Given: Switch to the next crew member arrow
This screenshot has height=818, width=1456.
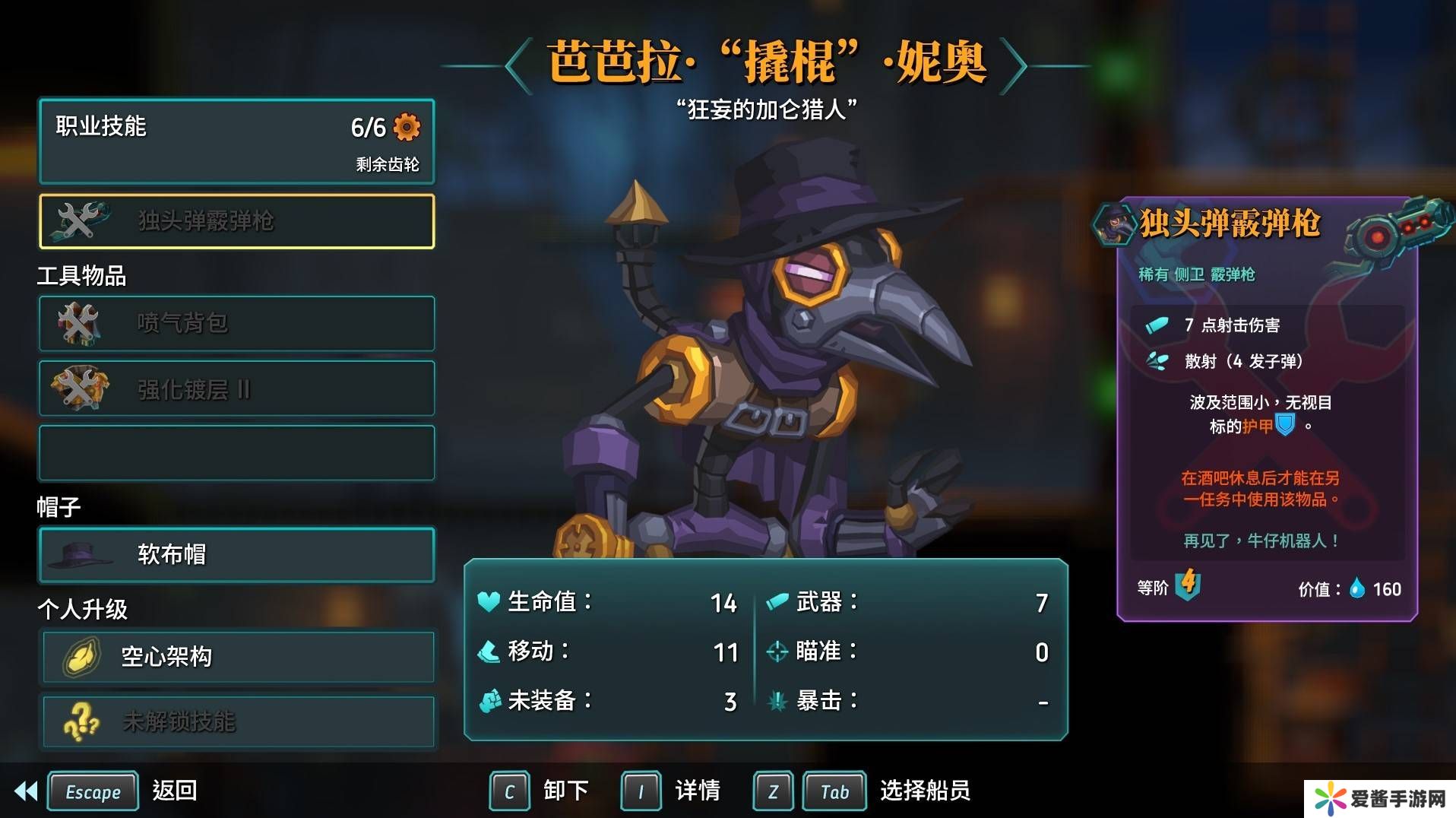Looking at the screenshot, I should (x=1013, y=66).
